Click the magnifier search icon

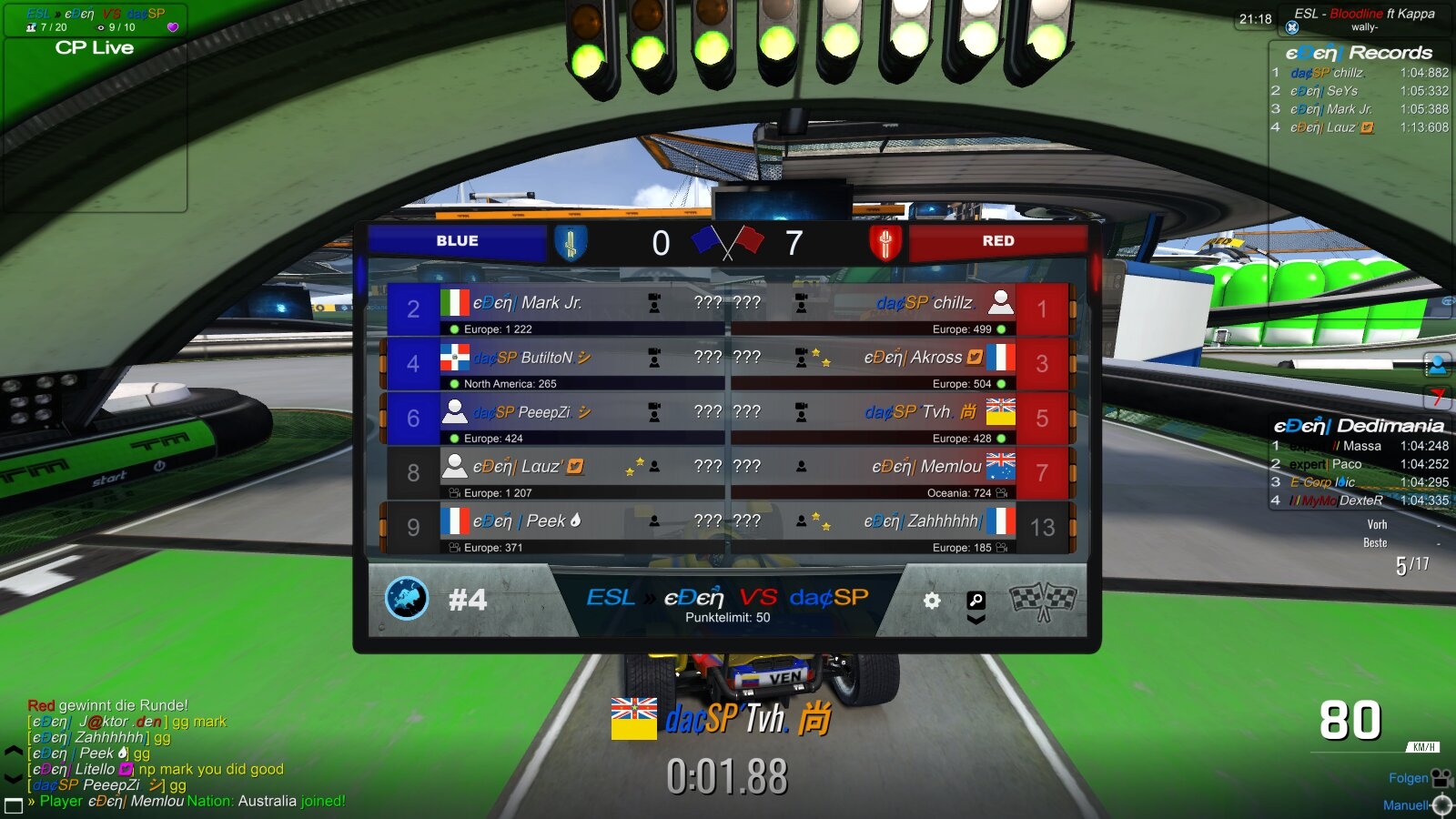point(976,601)
